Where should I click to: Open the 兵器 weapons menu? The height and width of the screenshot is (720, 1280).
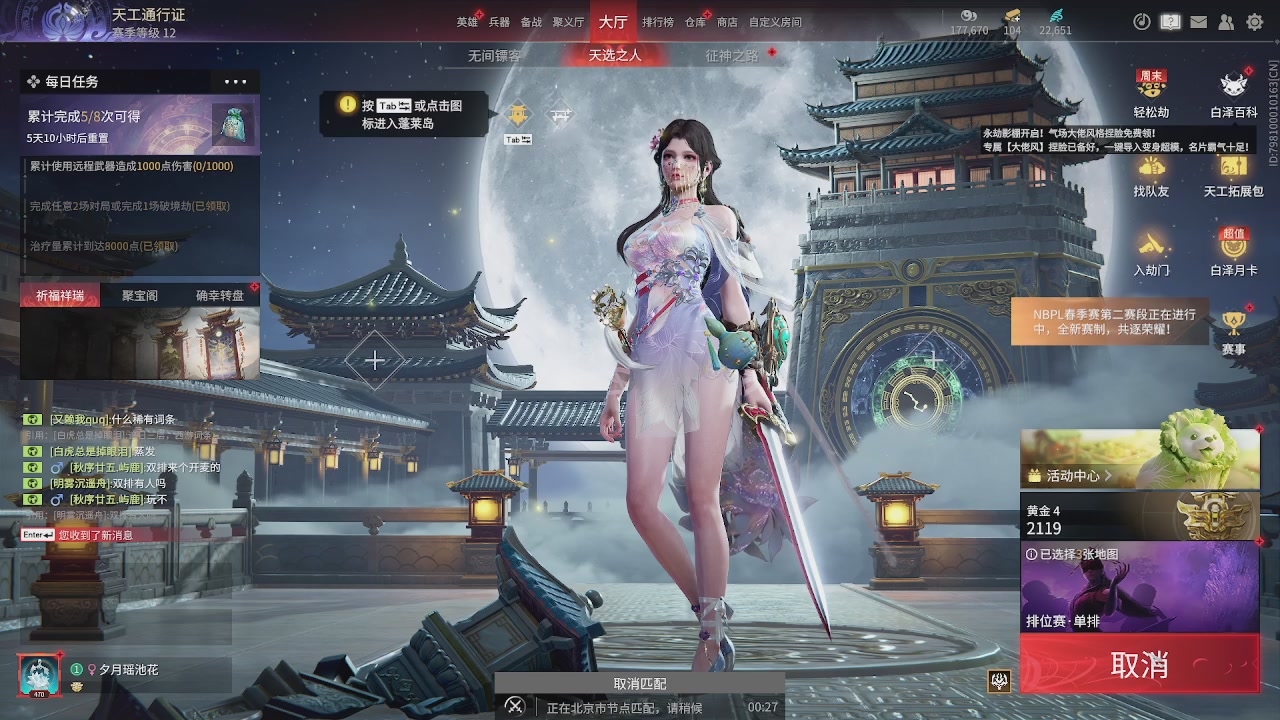coord(499,22)
